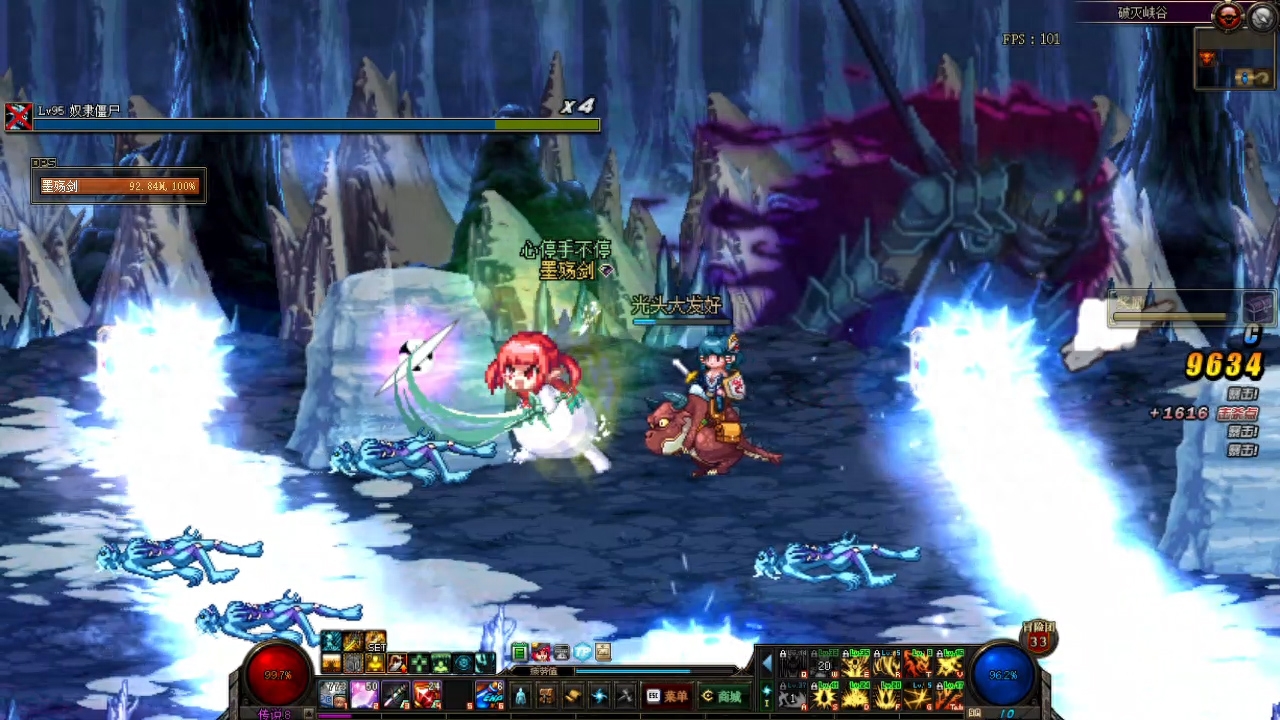Click the skill bar left arrow
The image size is (1280, 720).
pyautogui.click(x=767, y=663)
